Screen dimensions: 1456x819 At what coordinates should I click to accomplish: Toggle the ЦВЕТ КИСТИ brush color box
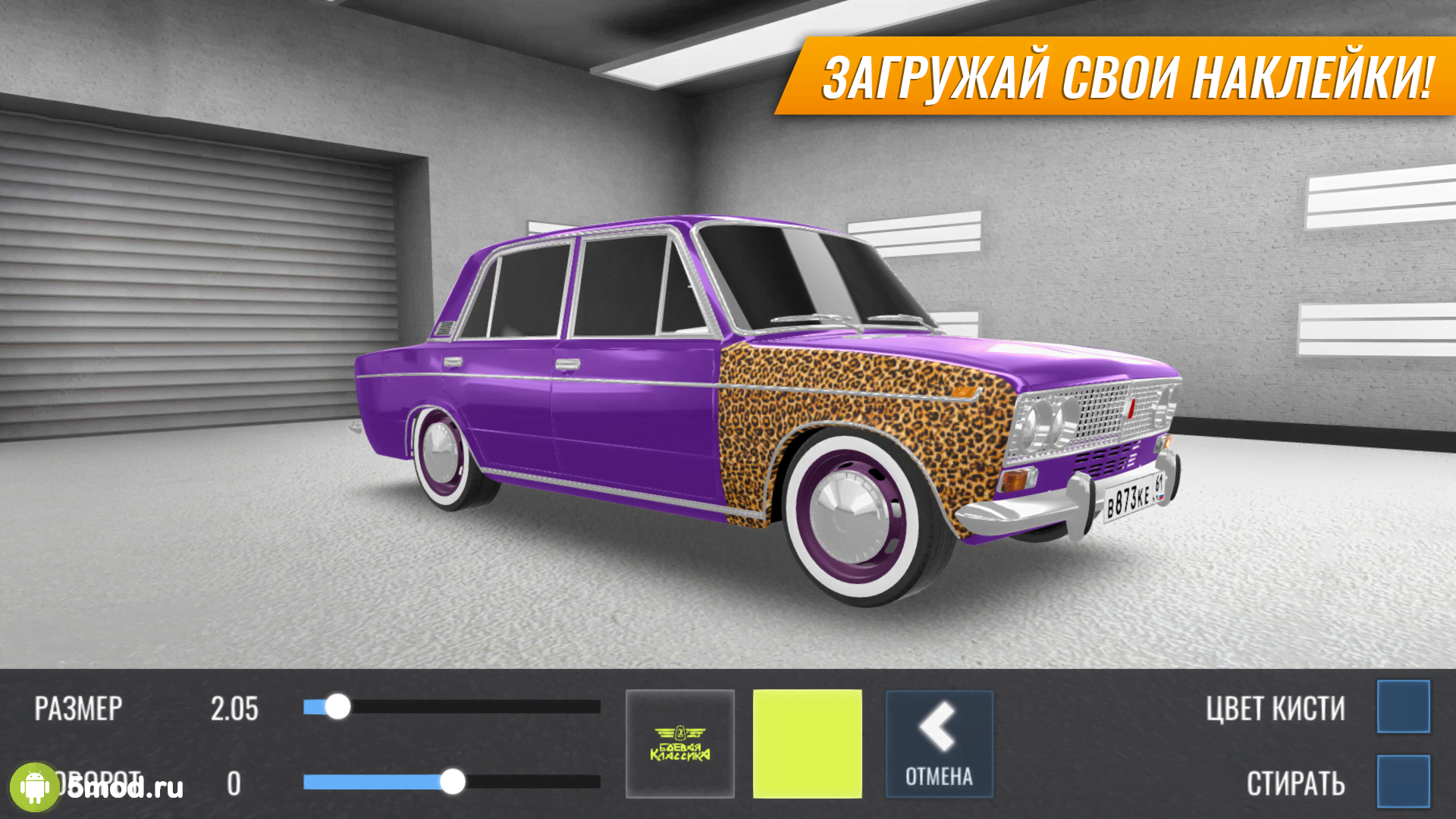(x=1403, y=707)
